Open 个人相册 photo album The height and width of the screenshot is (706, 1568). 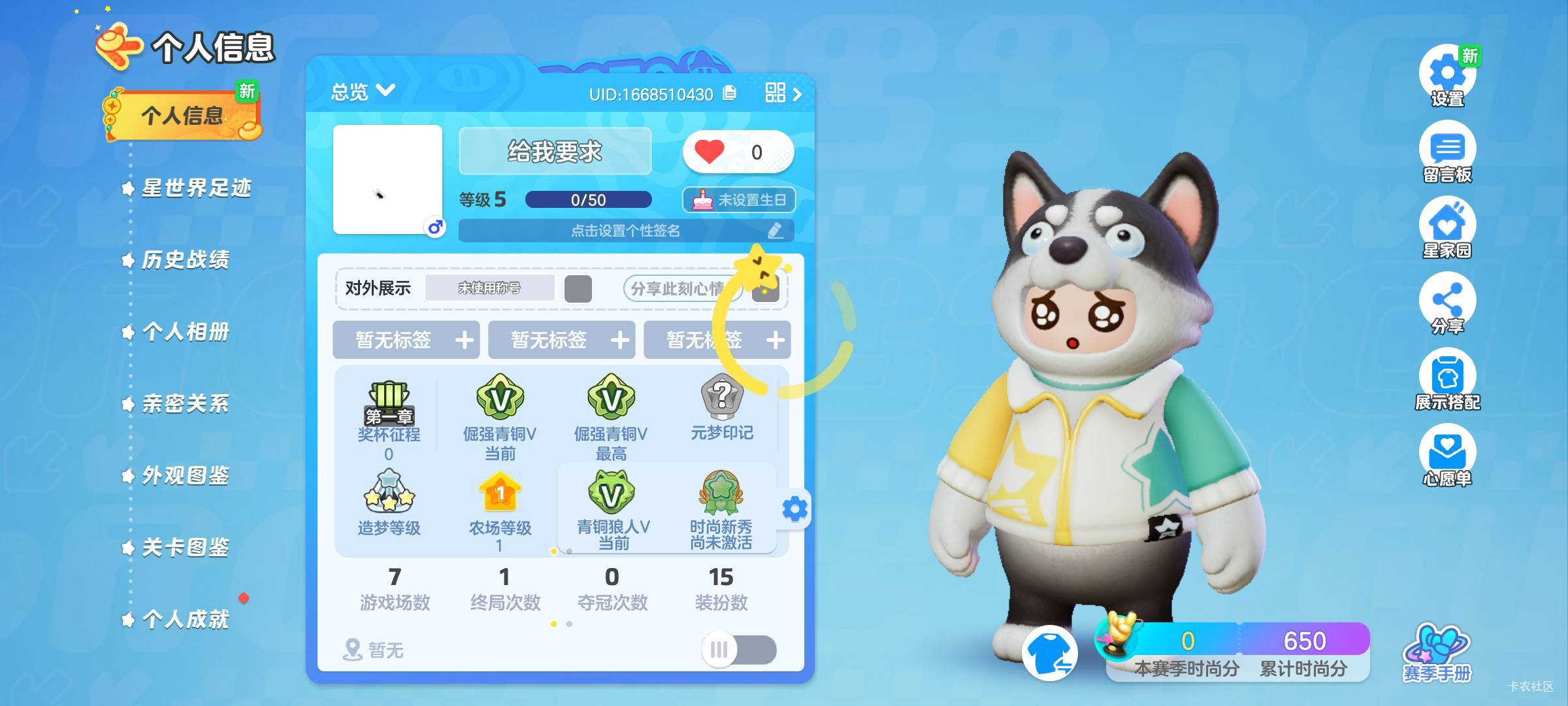pos(185,332)
